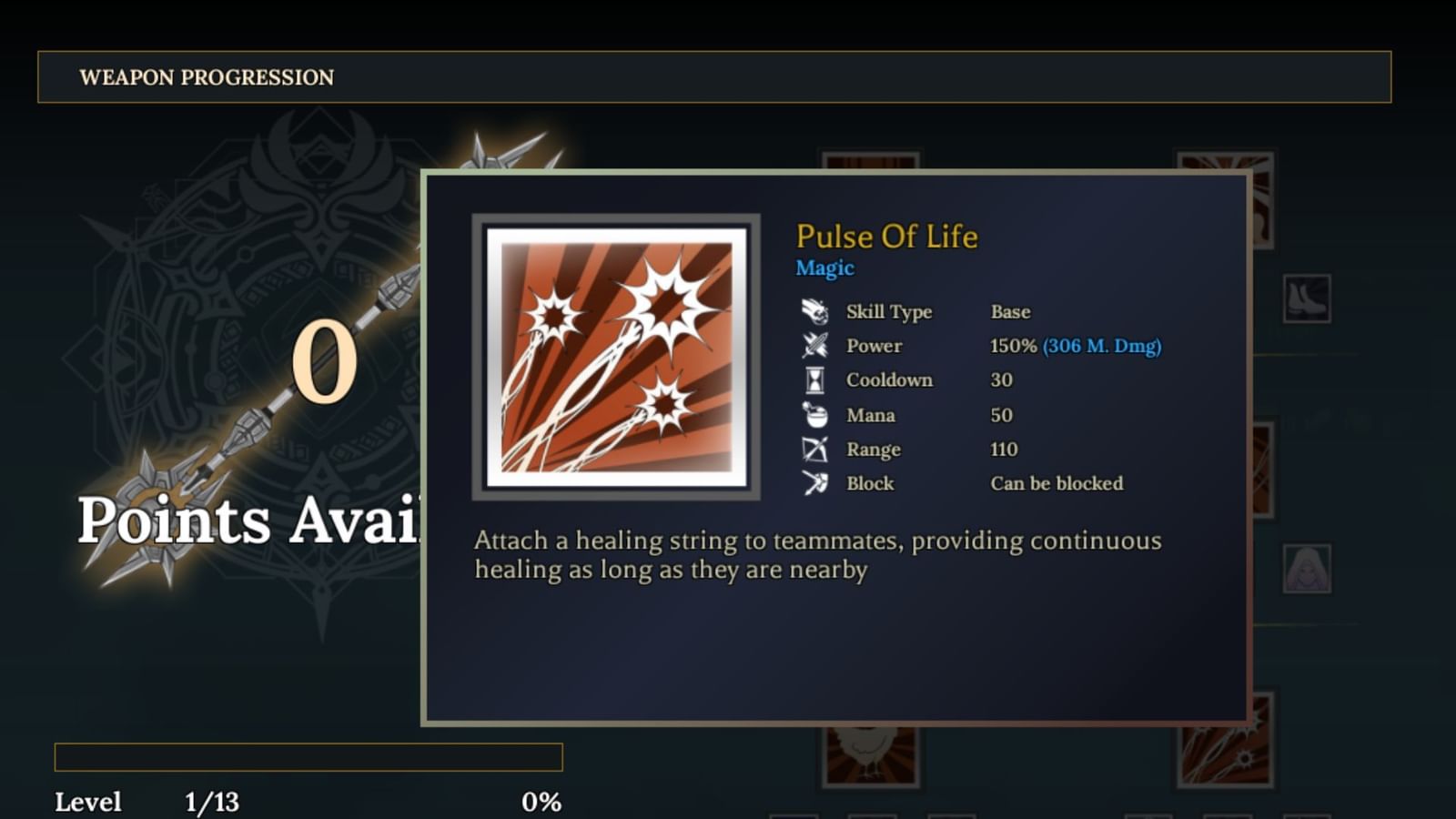Click the Magic type label
1456x819 pixels.
click(x=824, y=268)
